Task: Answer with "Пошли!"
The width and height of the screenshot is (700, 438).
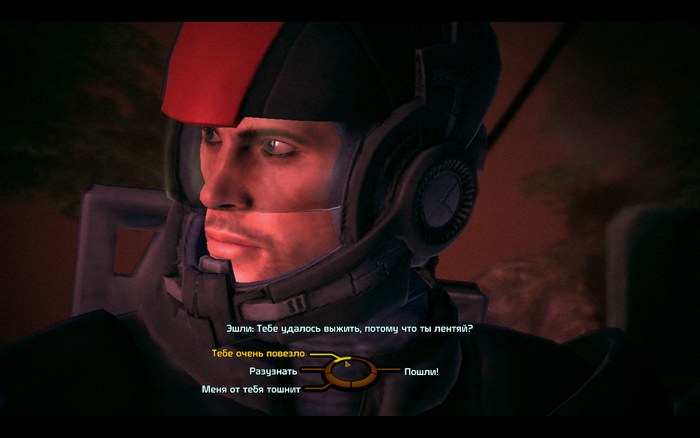Action: [x=421, y=372]
